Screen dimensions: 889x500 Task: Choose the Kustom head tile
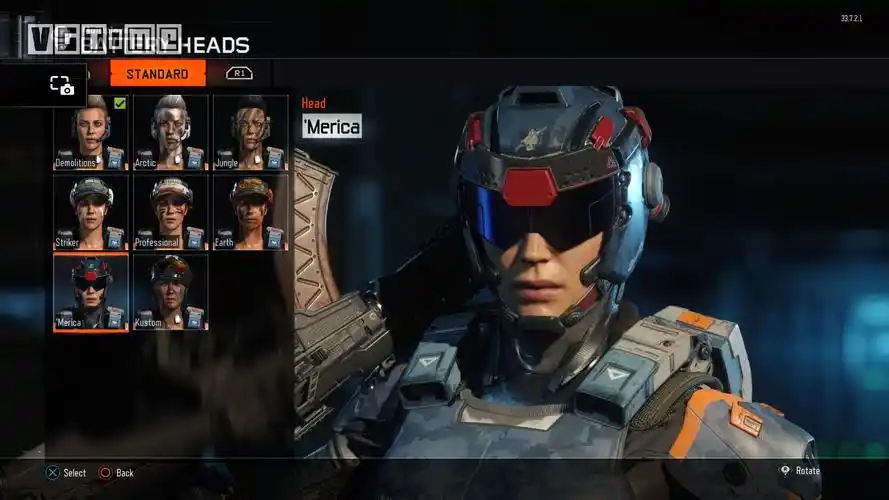(x=171, y=292)
